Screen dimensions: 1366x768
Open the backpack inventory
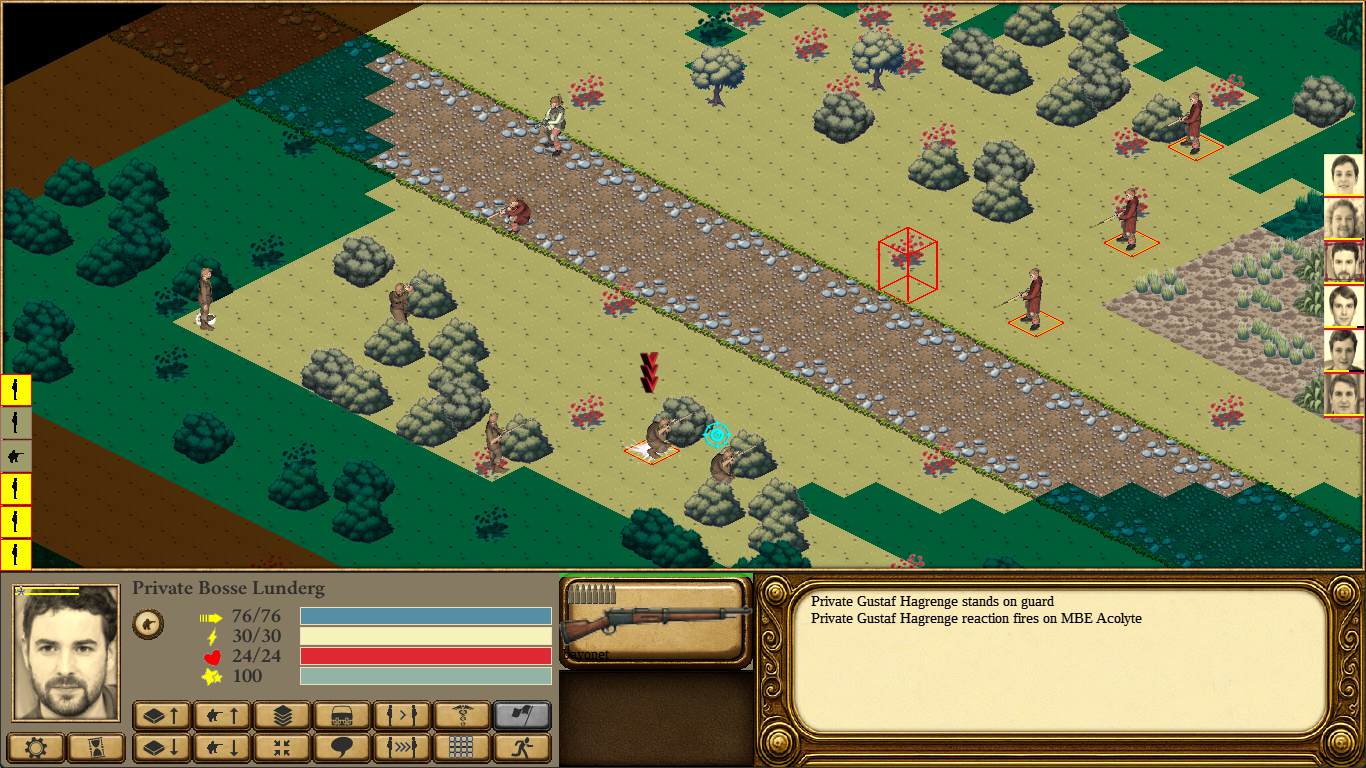click(x=342, y=715)
